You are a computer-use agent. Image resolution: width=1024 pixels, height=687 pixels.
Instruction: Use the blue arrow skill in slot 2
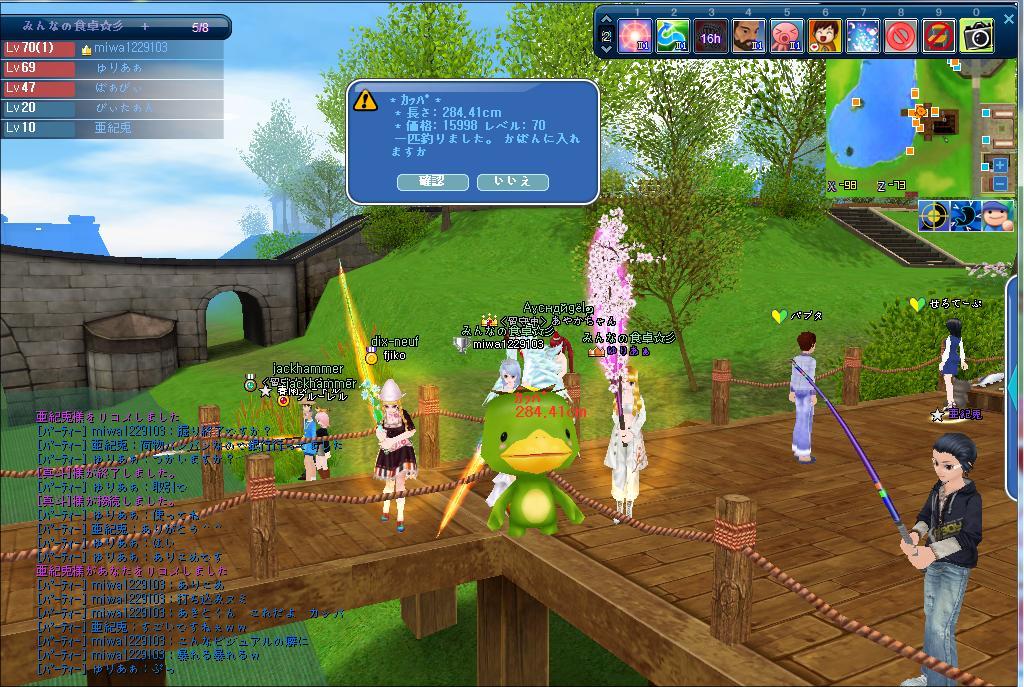pos(673,37)
